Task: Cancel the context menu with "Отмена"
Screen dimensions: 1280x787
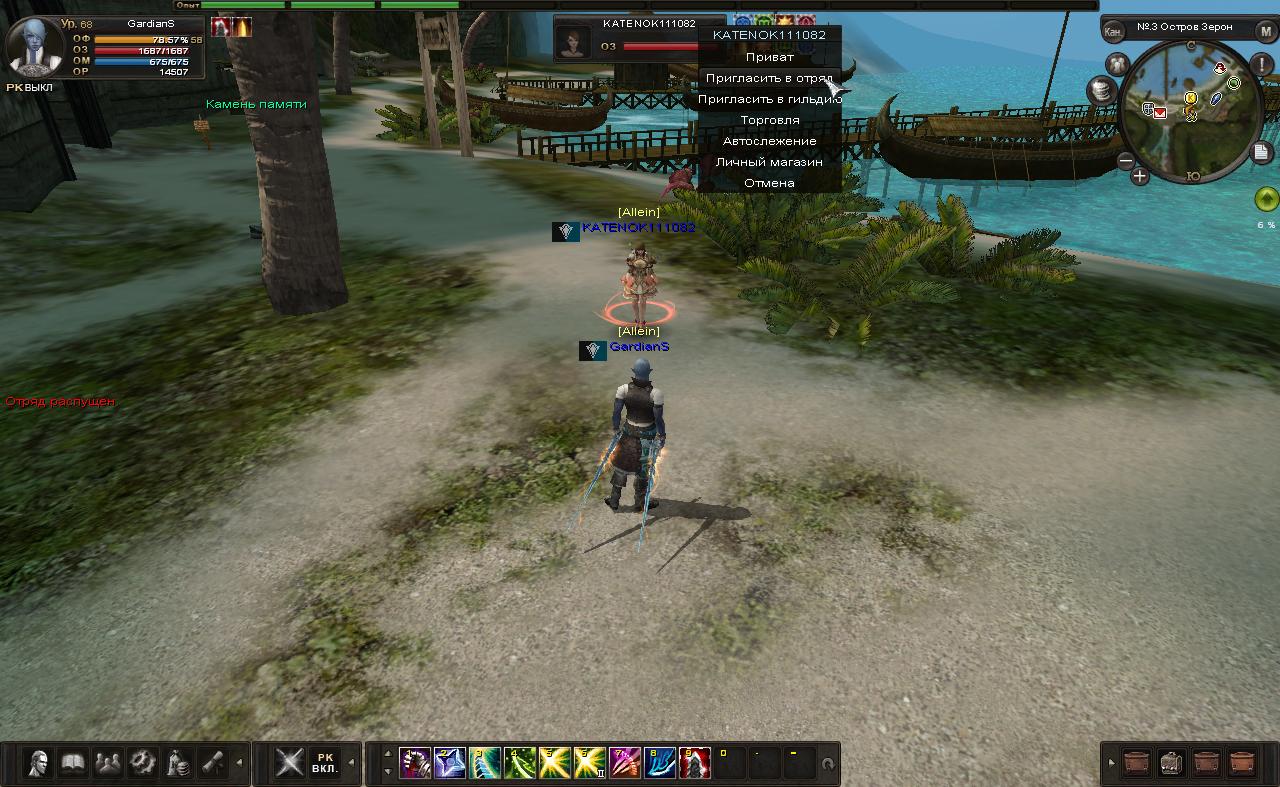Action: [769, 183]
